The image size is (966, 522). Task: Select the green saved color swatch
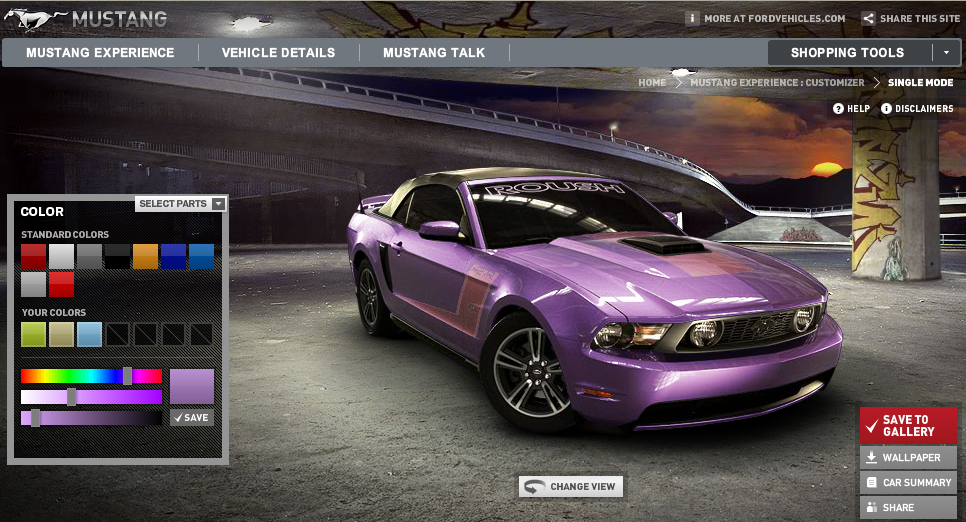click(x=34, y=334)
